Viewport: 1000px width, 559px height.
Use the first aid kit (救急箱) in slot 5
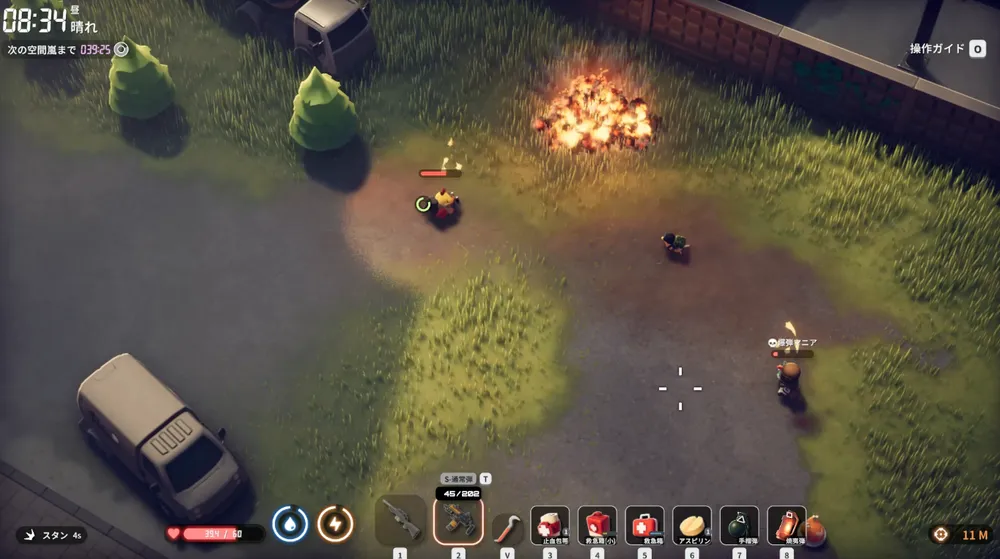point(644,525)
